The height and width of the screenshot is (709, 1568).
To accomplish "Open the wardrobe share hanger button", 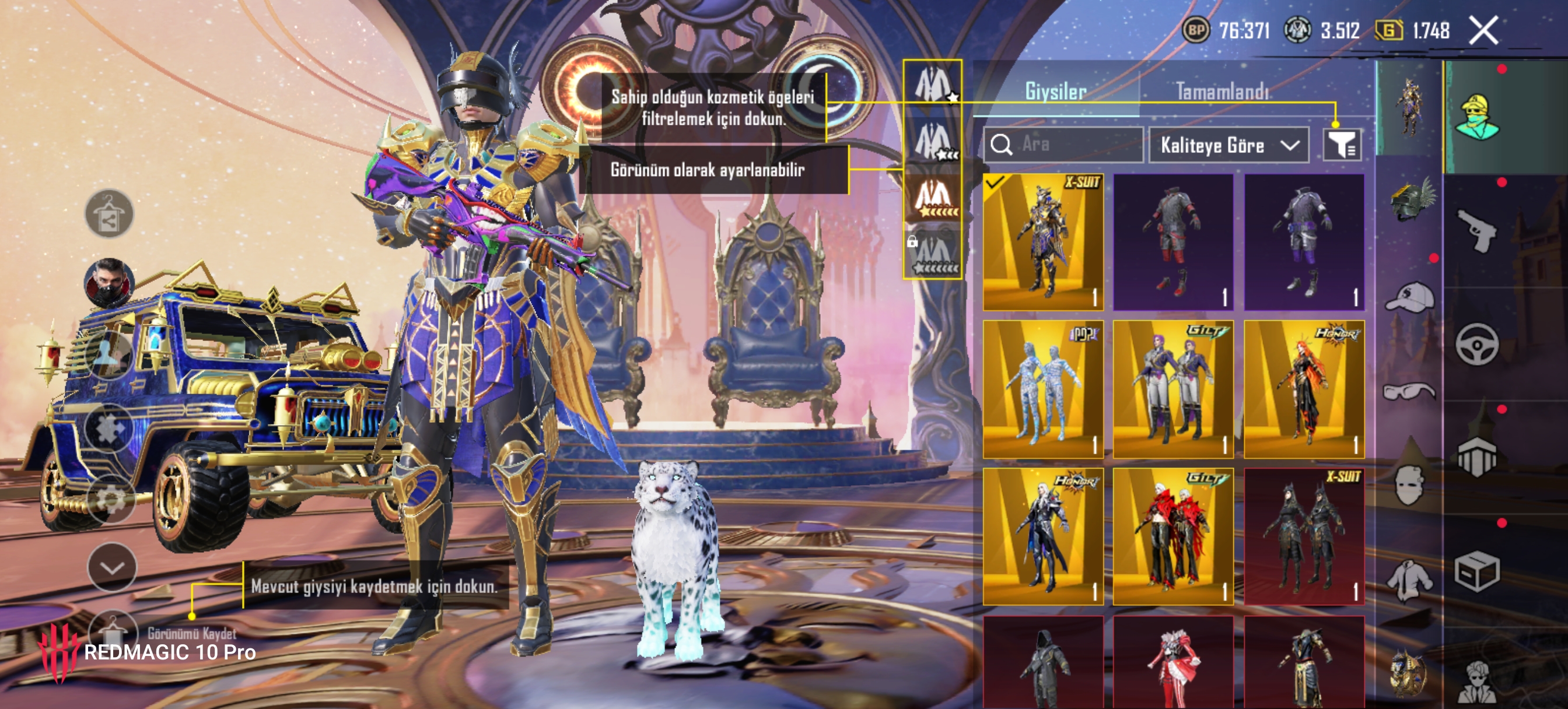I will pyautogui.click(x=109, y=213).
